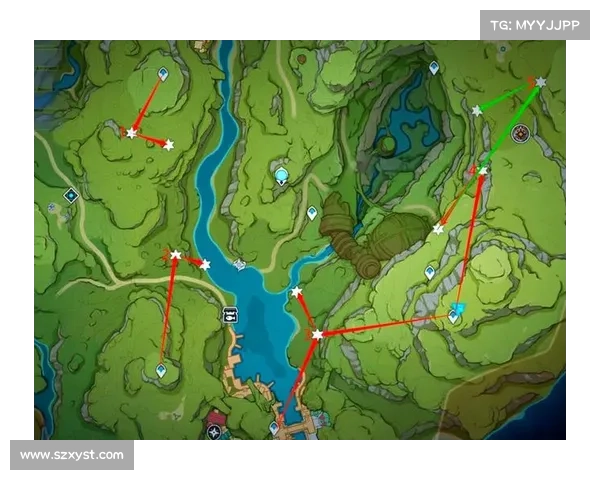Select the dark round boss marker

(520, 133)
